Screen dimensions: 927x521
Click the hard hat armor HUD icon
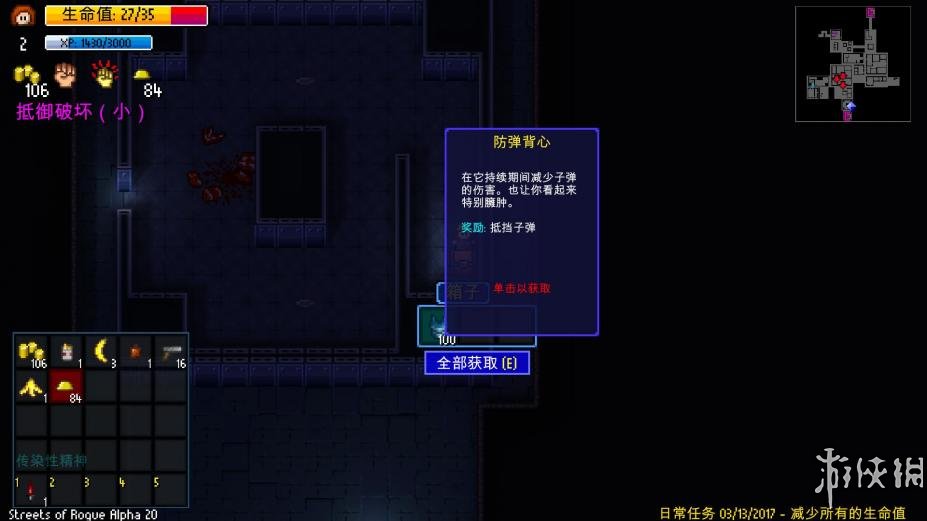142,74
